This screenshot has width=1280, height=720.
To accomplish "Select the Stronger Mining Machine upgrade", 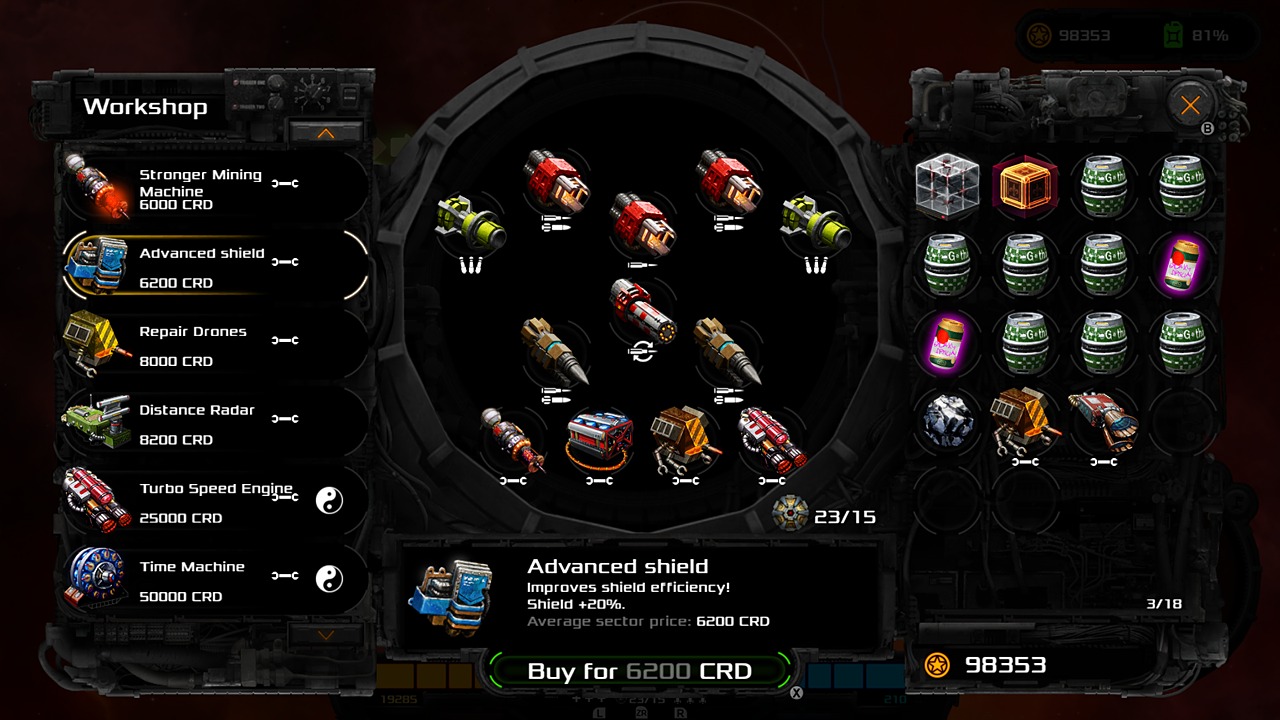I will pyautogui.click(x=200, y=188).
